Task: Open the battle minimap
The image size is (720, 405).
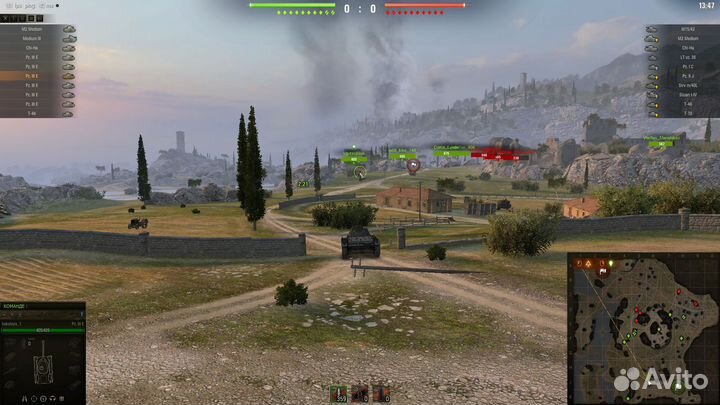Action: 642,328
